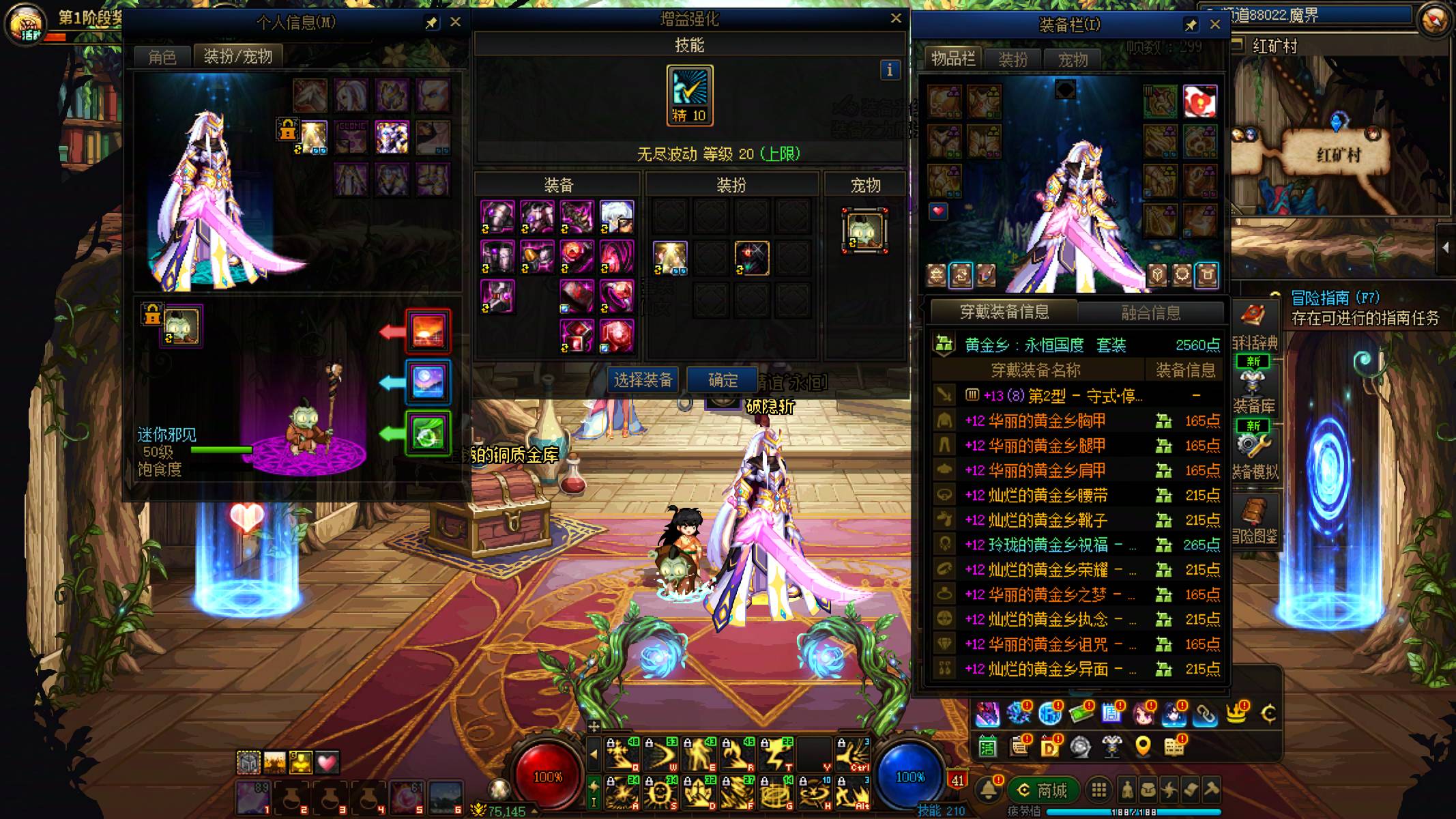Show the 融合信息 tab
The width and height of the screenshot is (1456, 819).
[x=1150, y=313]
